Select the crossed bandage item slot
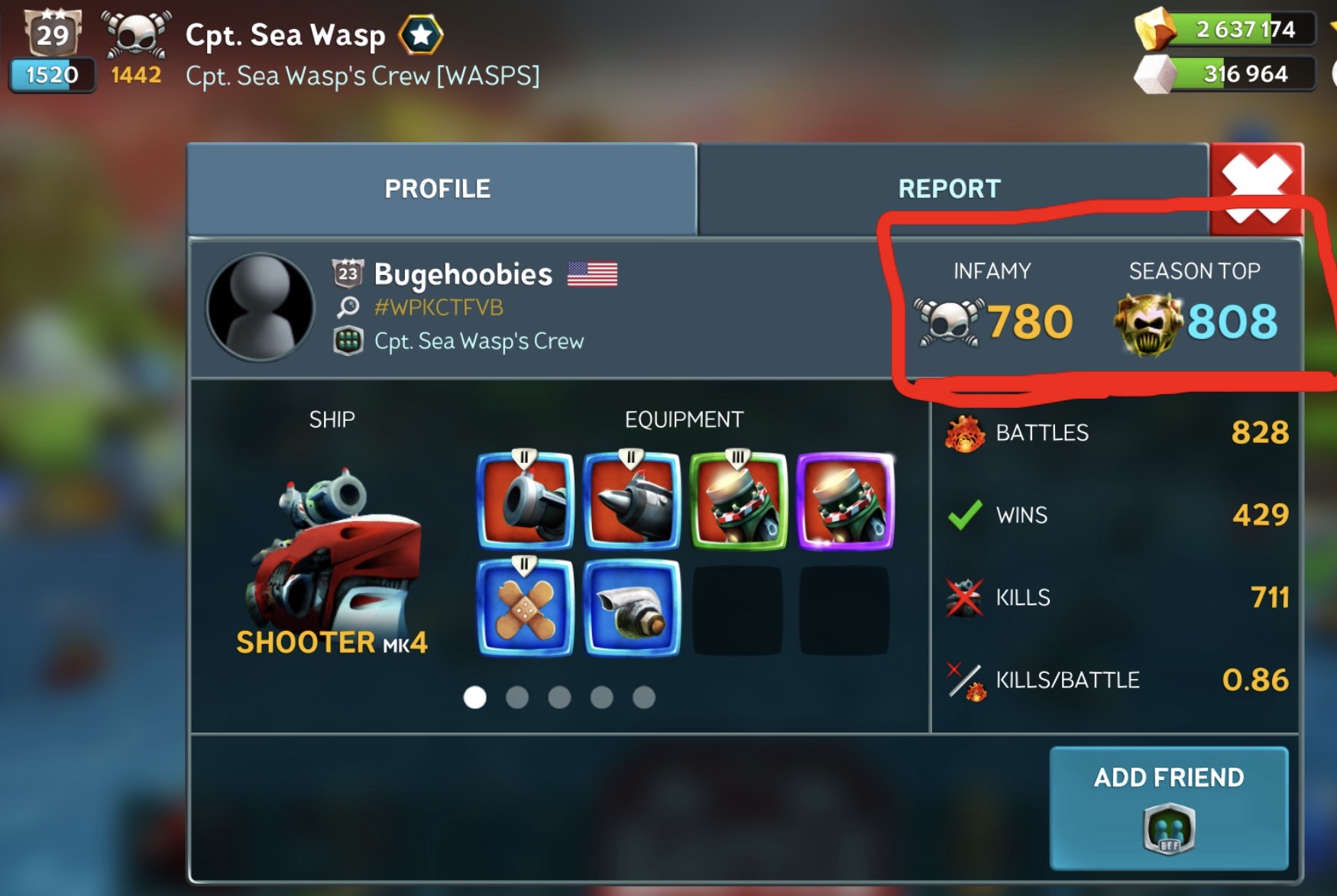The height and width of the screenshot is (896, 1337). click(525, 608)
